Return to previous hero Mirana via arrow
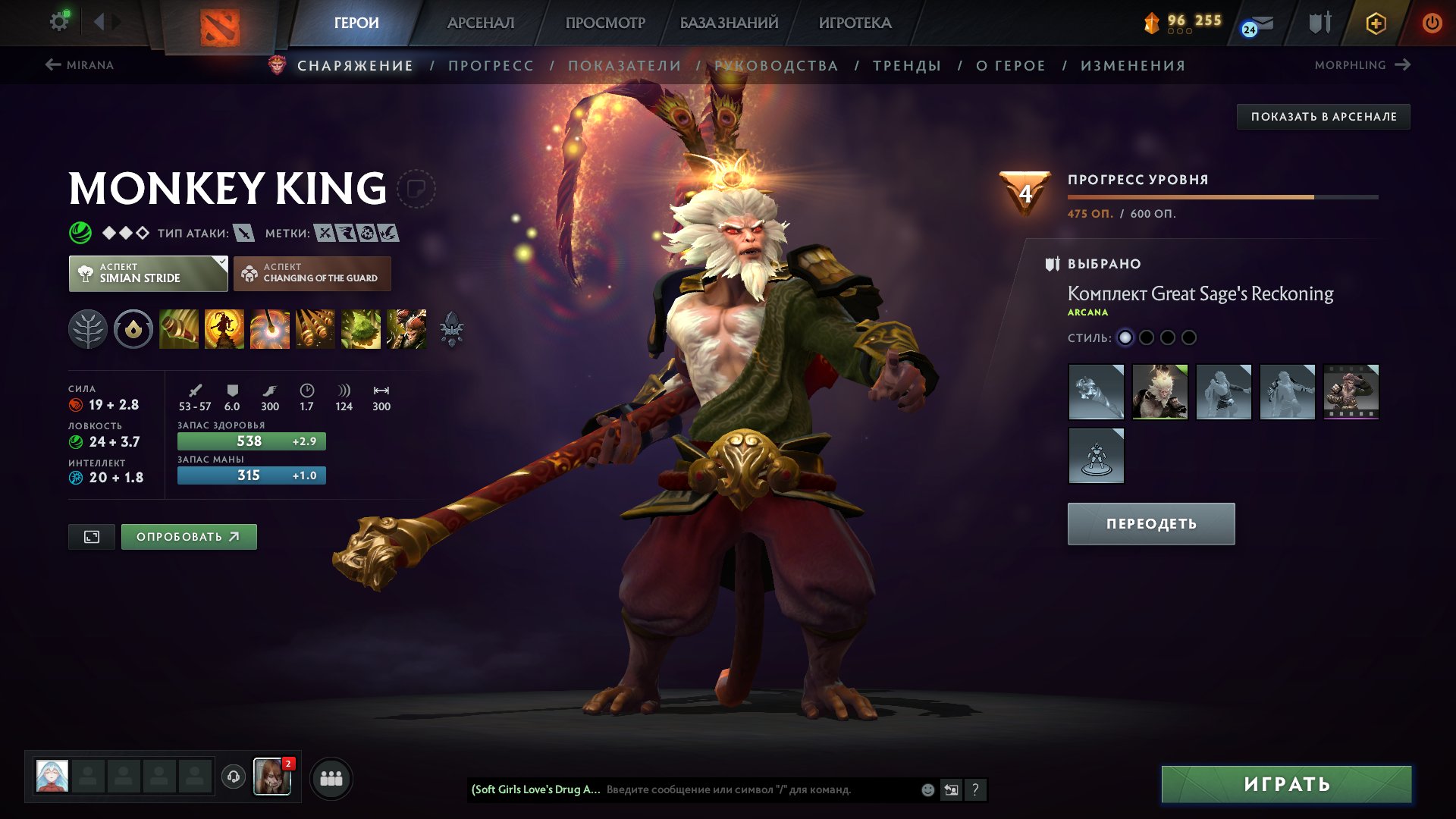 point(52,64)
